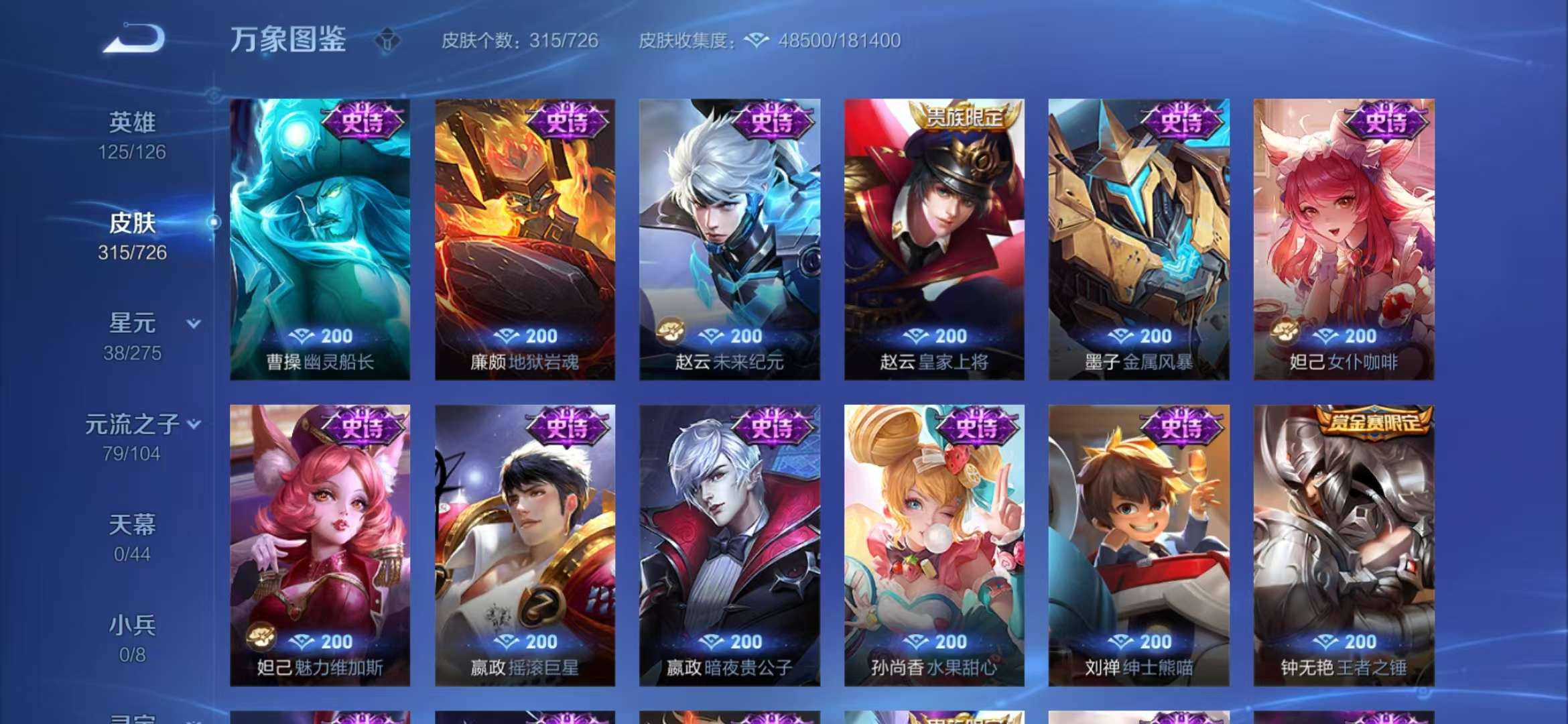Click the 史诗 badge on 廉颇 地狱岩魂
Image resolution: width=1568 pixels, height=724 pixels.
tap(570, 122)
